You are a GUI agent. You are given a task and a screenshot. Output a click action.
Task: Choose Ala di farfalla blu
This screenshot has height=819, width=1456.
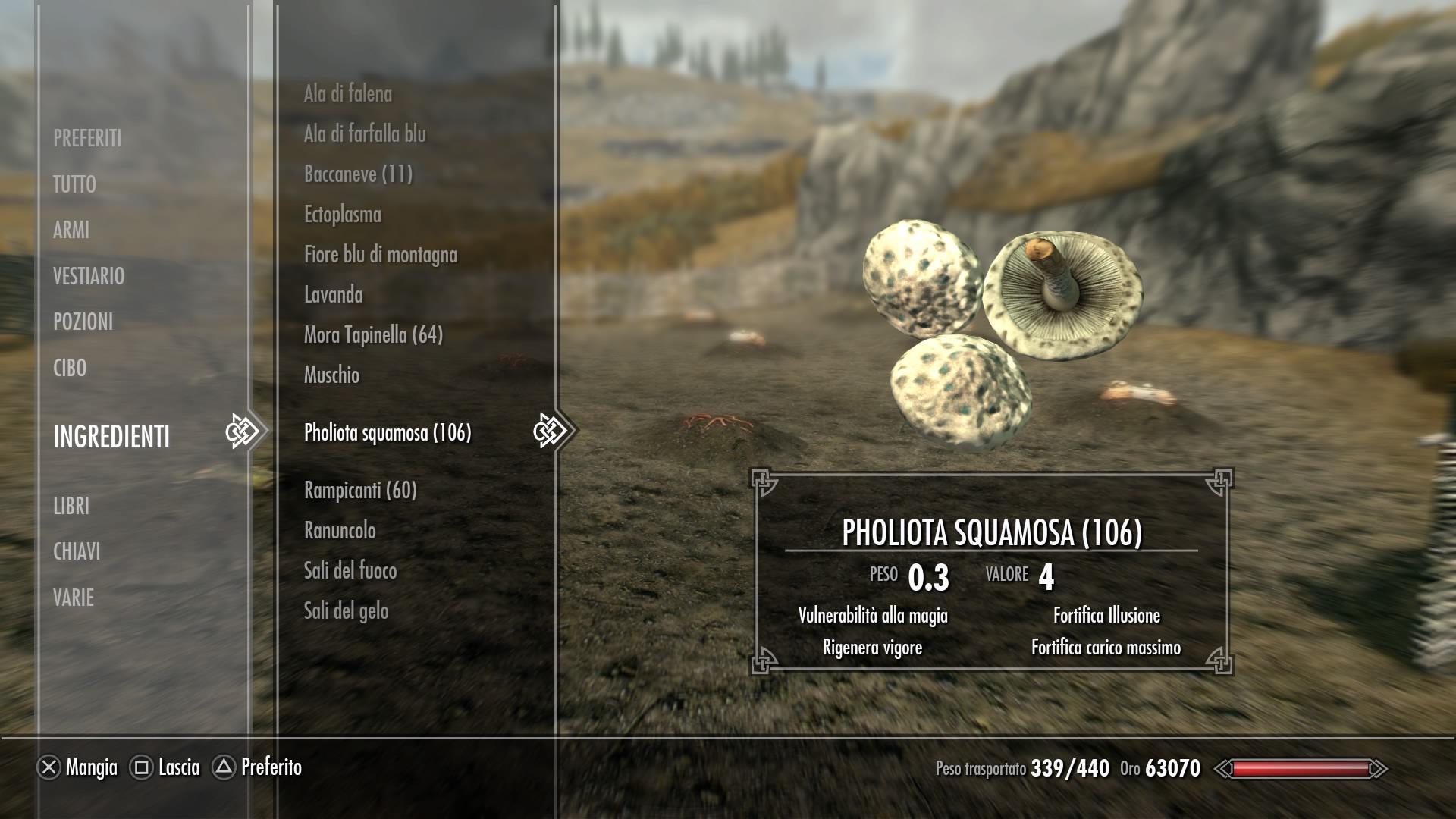pyautogui.click(x=365, y=134)
